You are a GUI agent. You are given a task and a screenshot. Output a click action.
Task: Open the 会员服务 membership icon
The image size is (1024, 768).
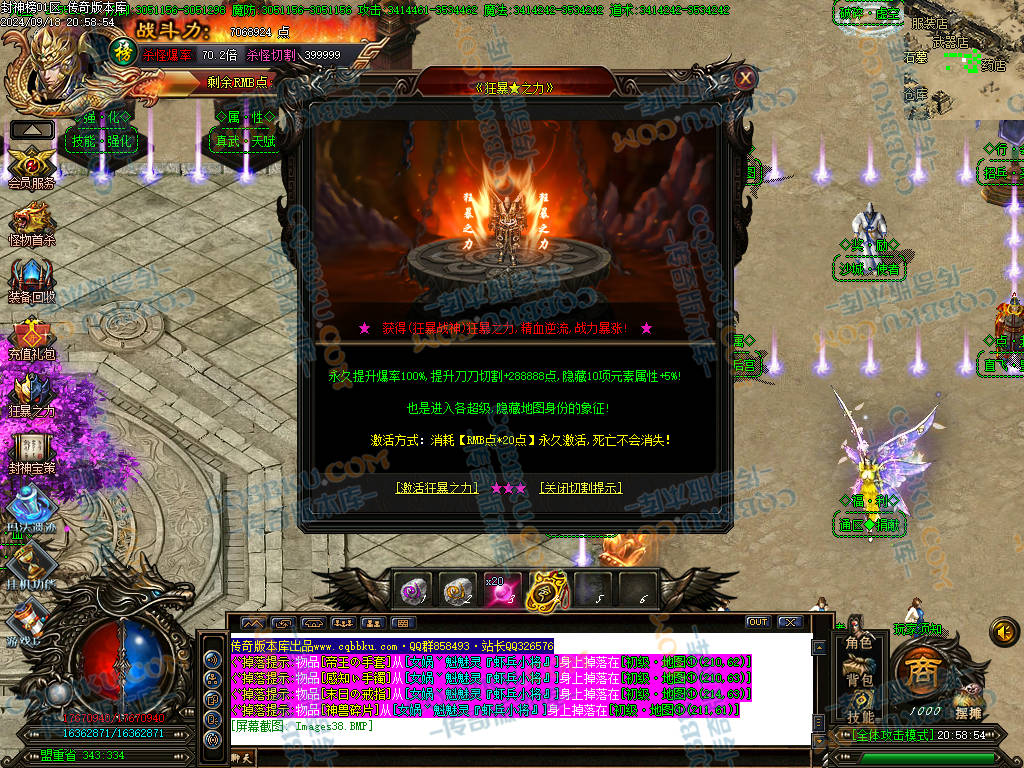click(x=32, y=164)
